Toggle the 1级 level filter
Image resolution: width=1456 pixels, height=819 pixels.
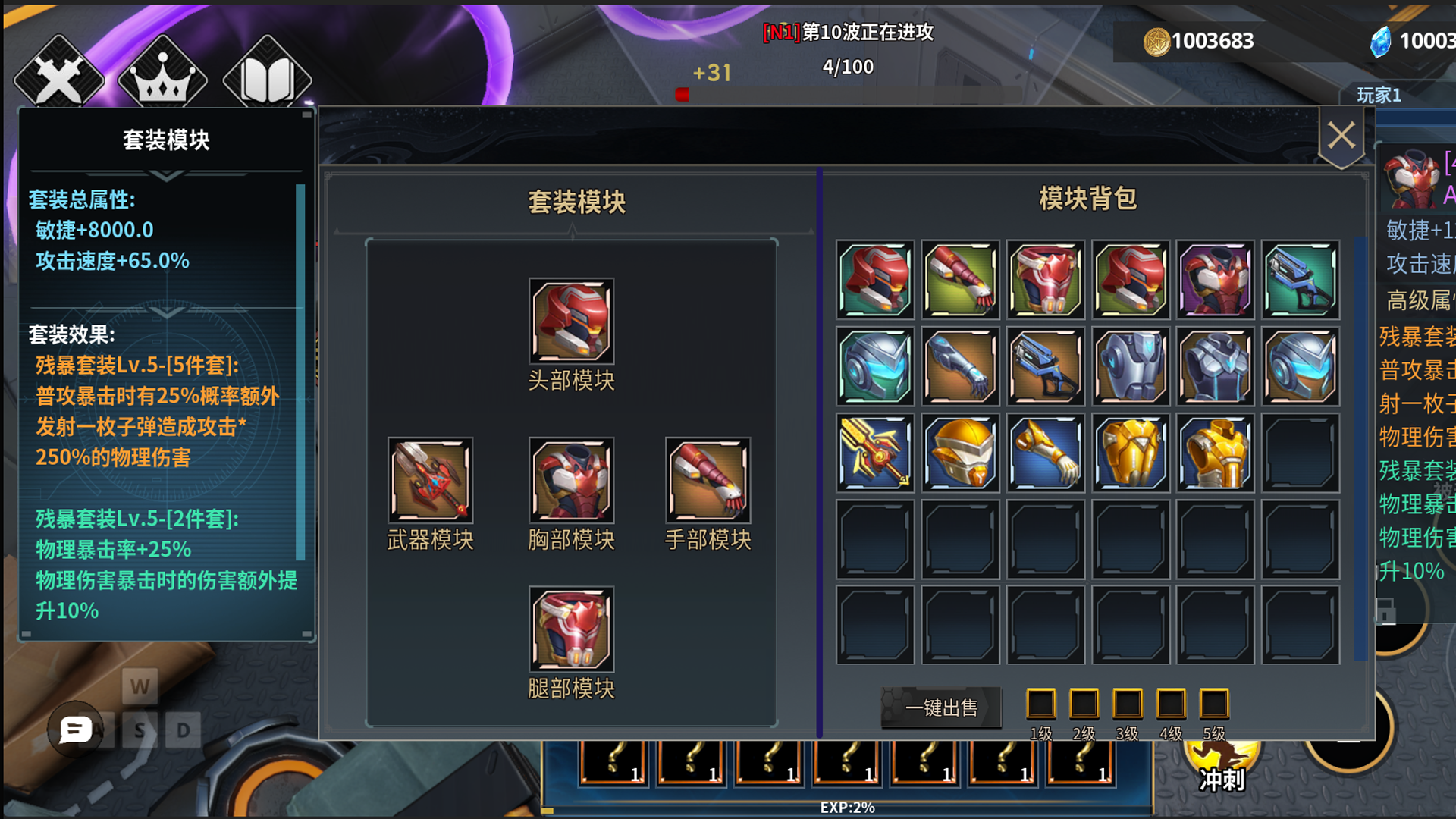(1042, 704)
